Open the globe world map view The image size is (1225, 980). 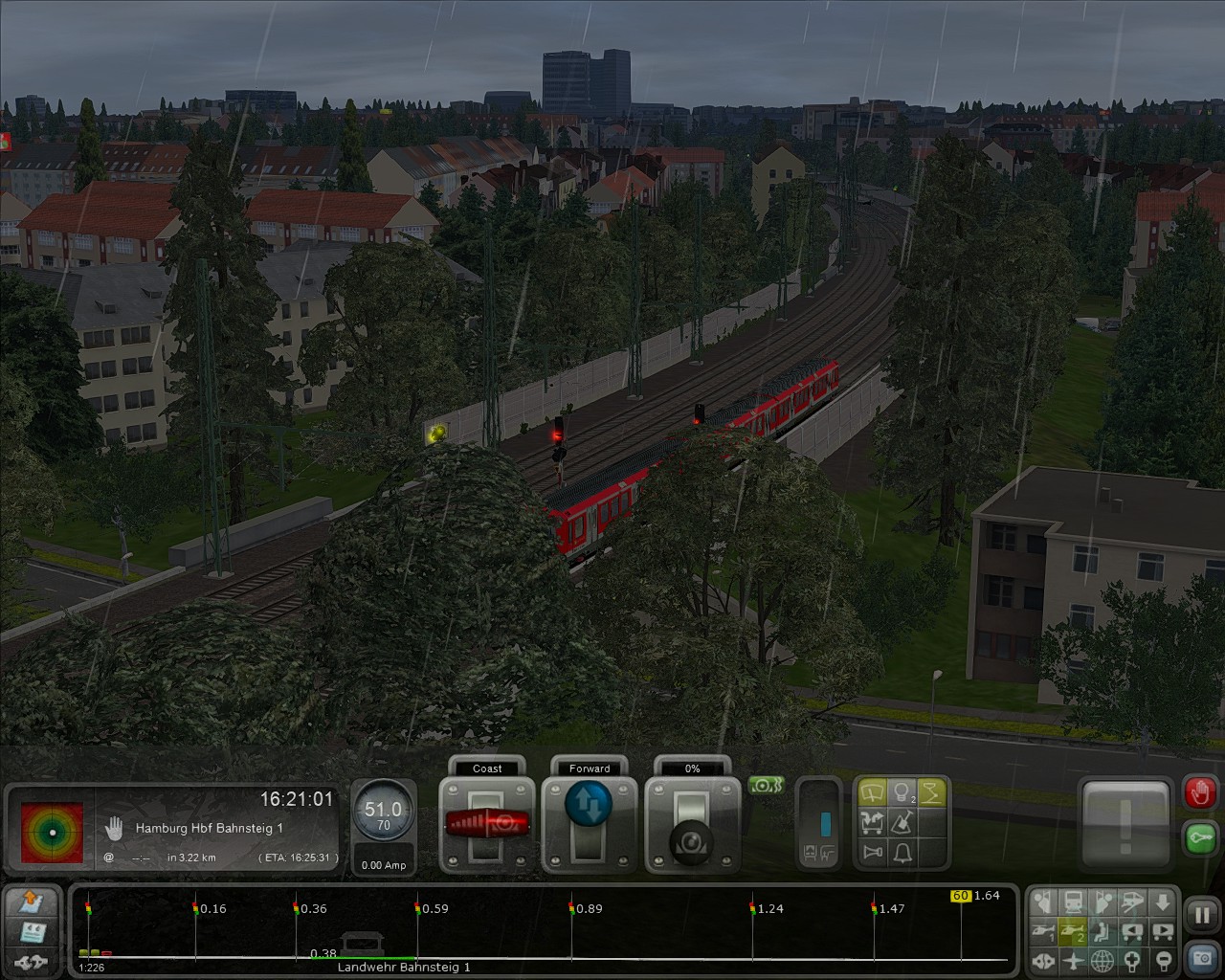(x=1103, y=959)
